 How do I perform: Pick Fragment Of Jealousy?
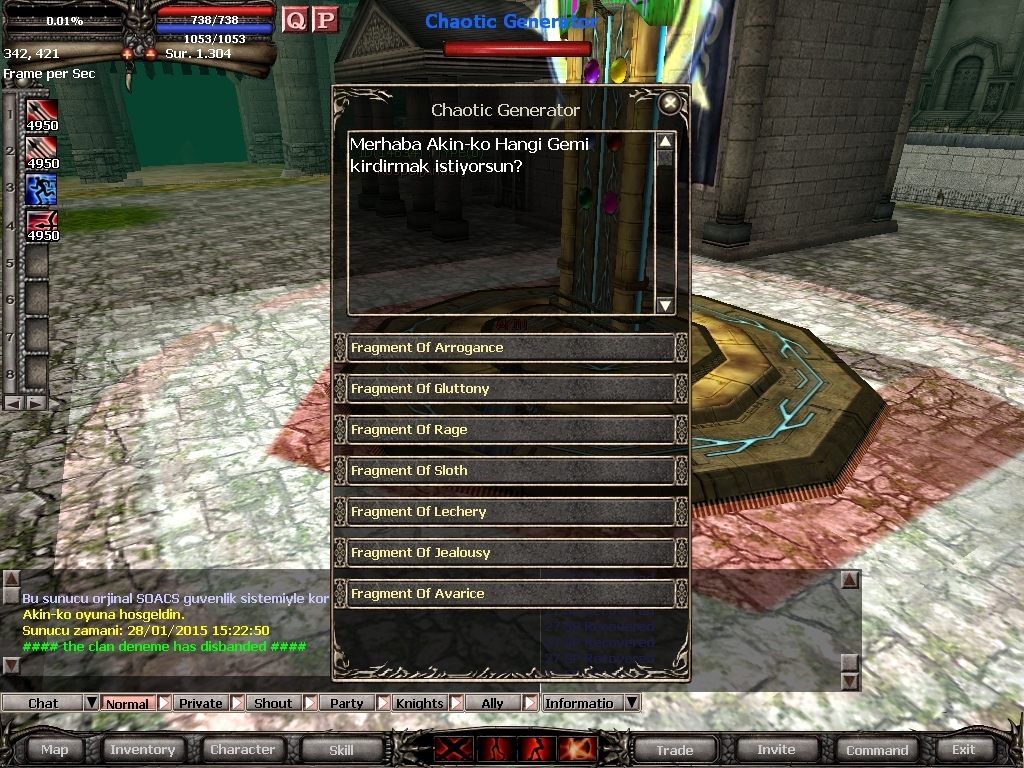[510, 553]
